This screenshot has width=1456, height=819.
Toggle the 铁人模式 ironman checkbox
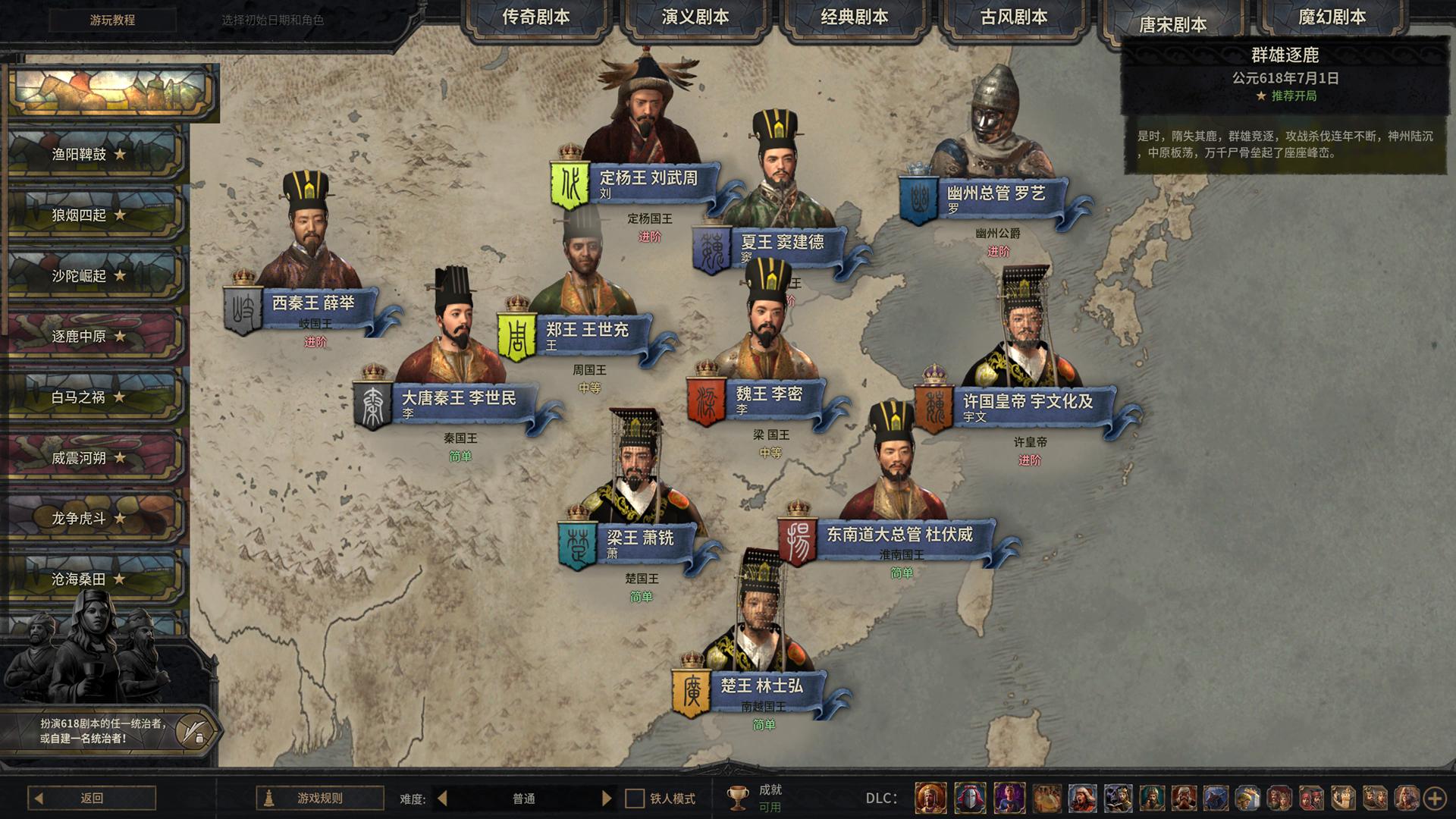(634, 799)
